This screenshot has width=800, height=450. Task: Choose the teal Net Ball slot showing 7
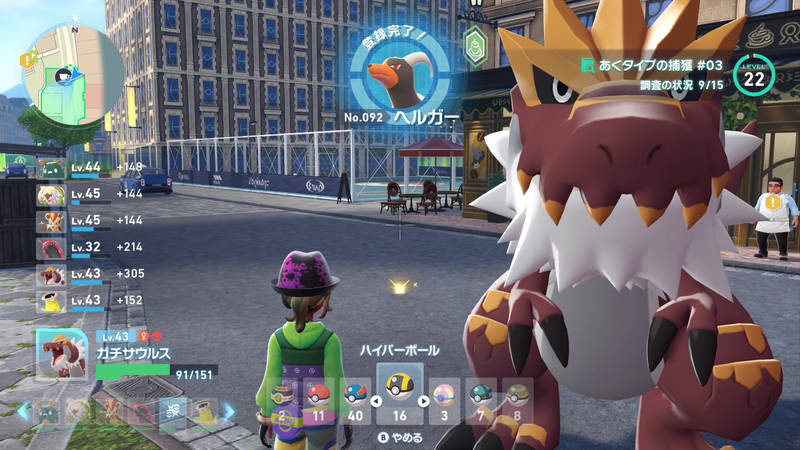tap(480, 398)
